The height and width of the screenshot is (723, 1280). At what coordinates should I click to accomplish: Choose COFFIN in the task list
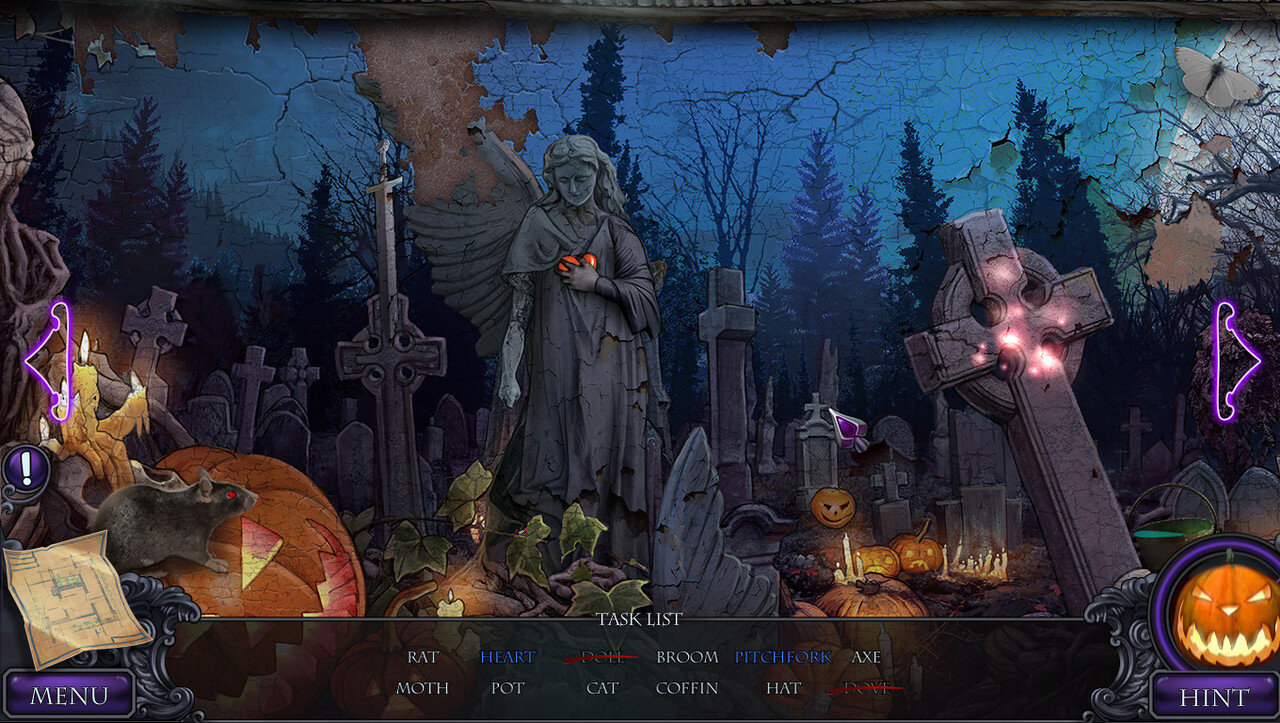coord(687,688)
